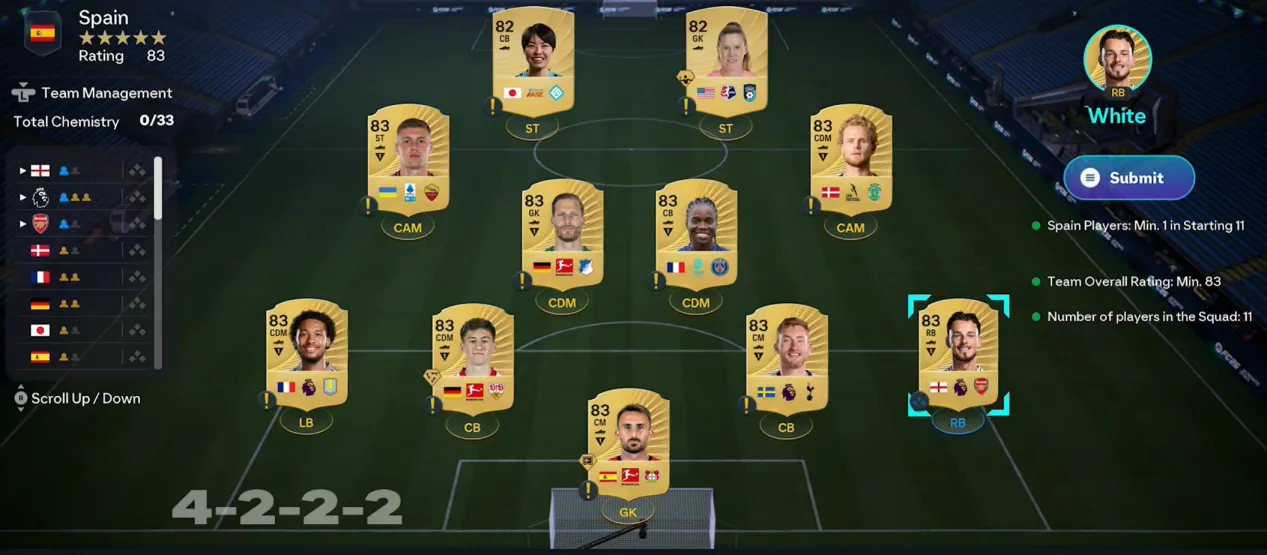Choose the USA 82-rated goalkeeper card at ST

click(x=726, y=62)
